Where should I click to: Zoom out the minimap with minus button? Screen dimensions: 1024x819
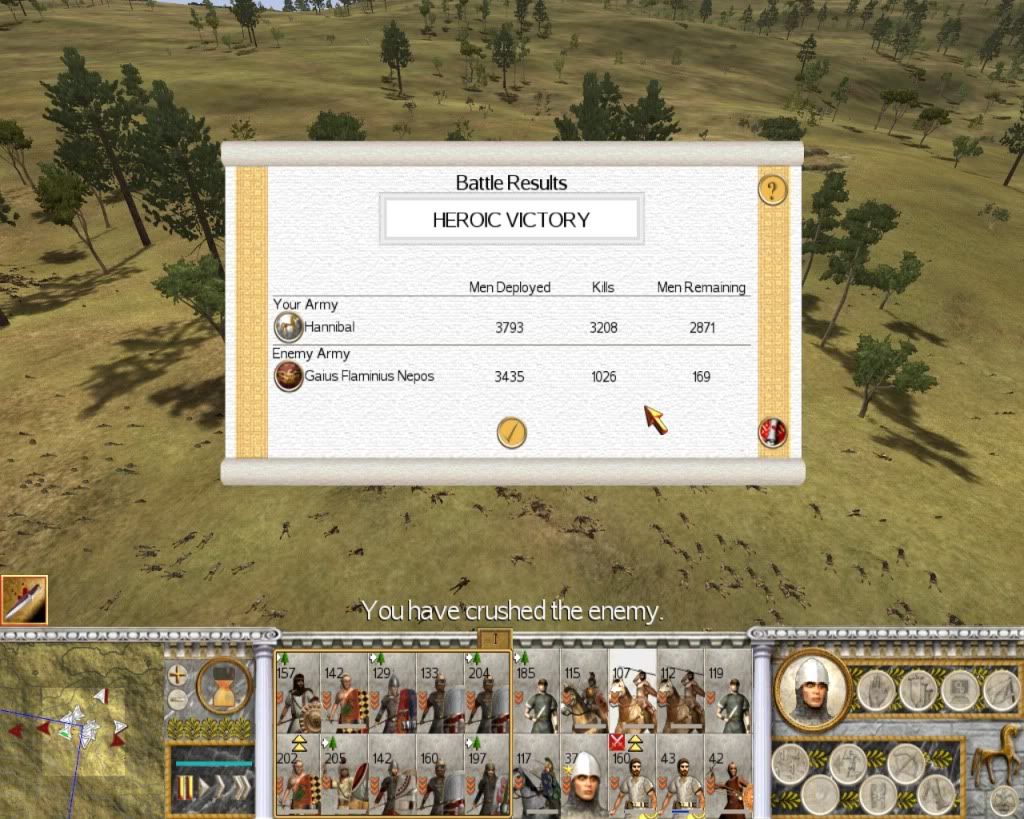(x=178, y=698)
